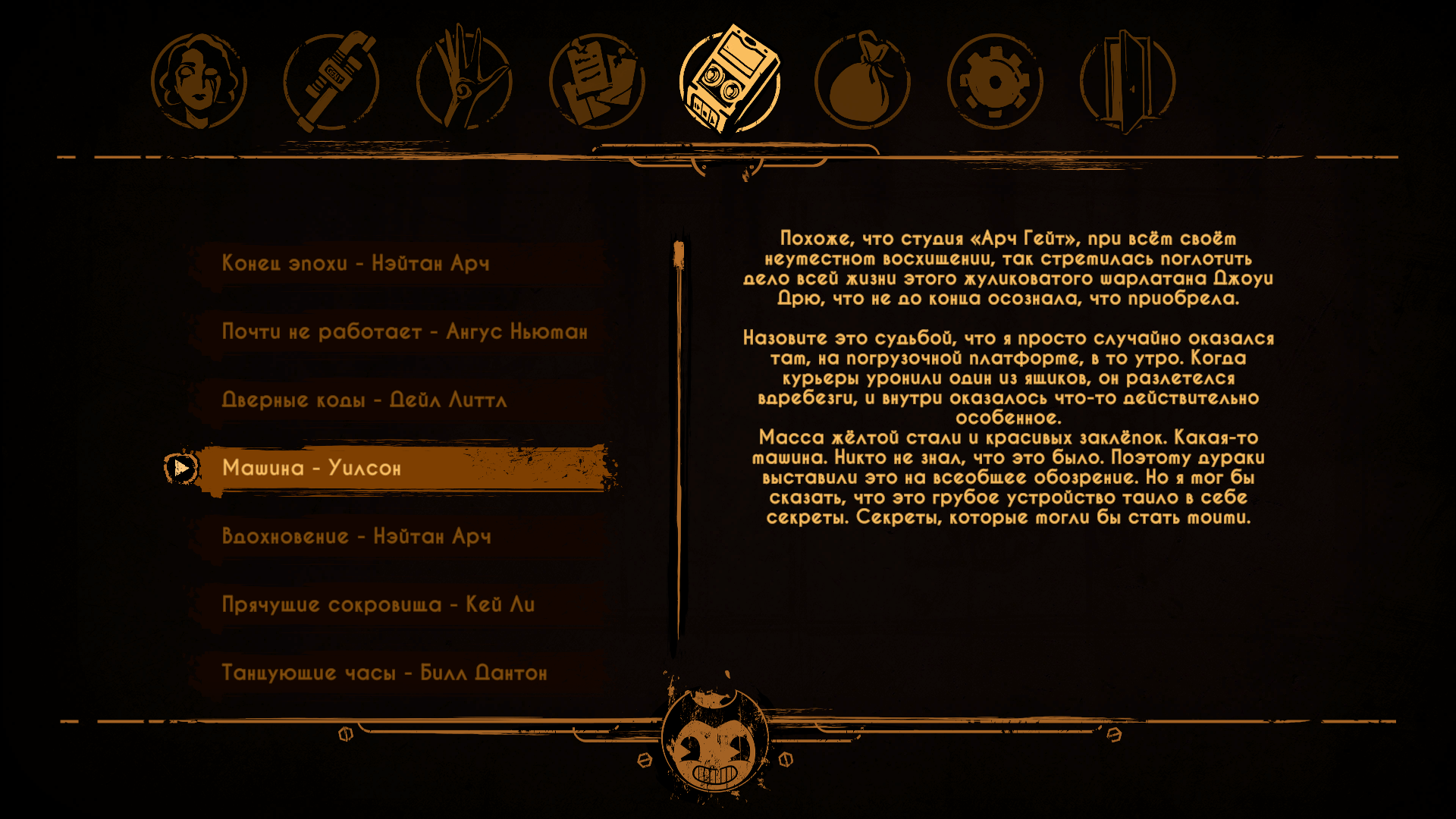
Task: Switch to the pipe weapon tab
Action: (331, 81)
